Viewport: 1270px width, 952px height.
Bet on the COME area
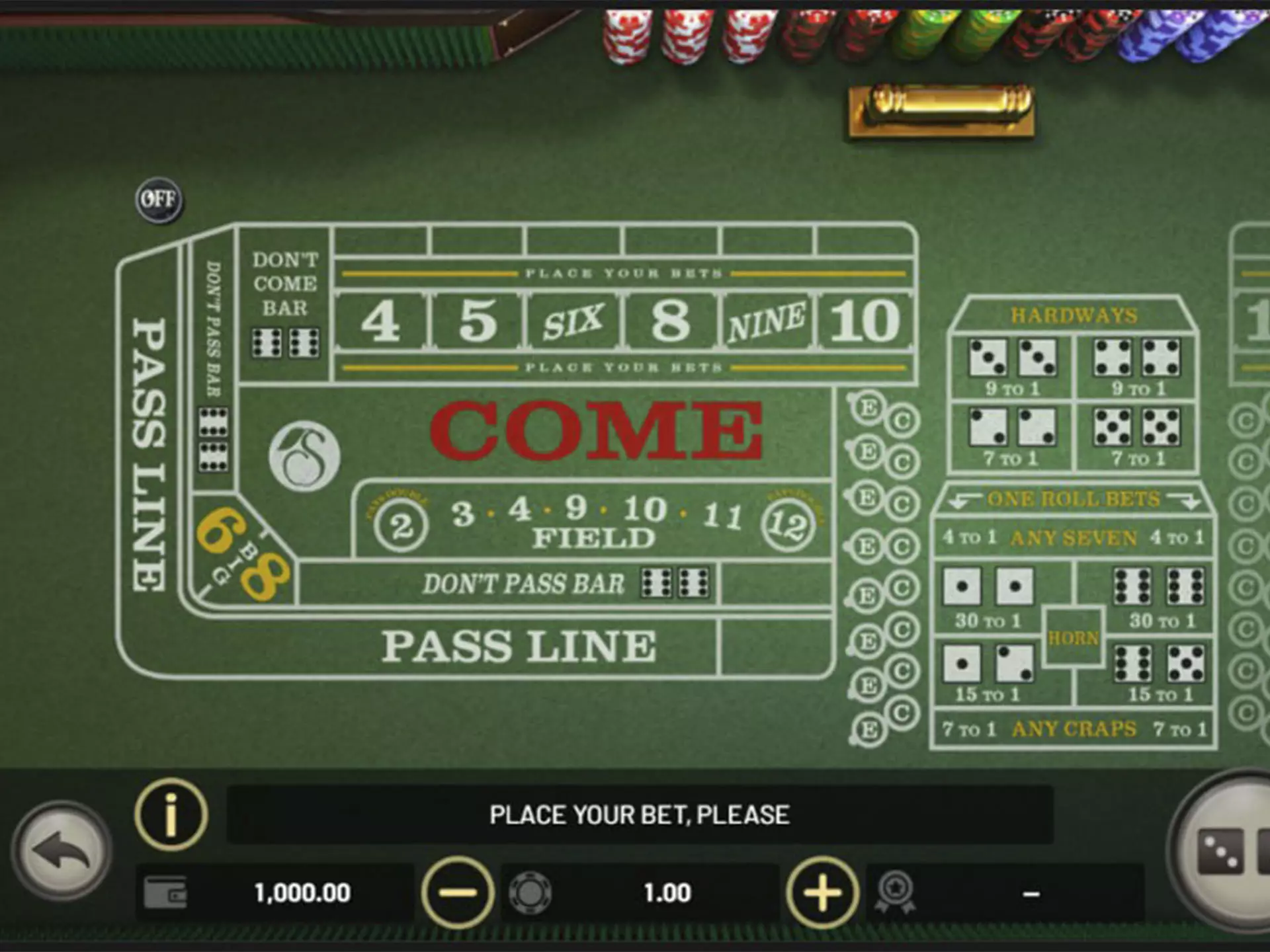pyautogui.click(x=595, y=431)
